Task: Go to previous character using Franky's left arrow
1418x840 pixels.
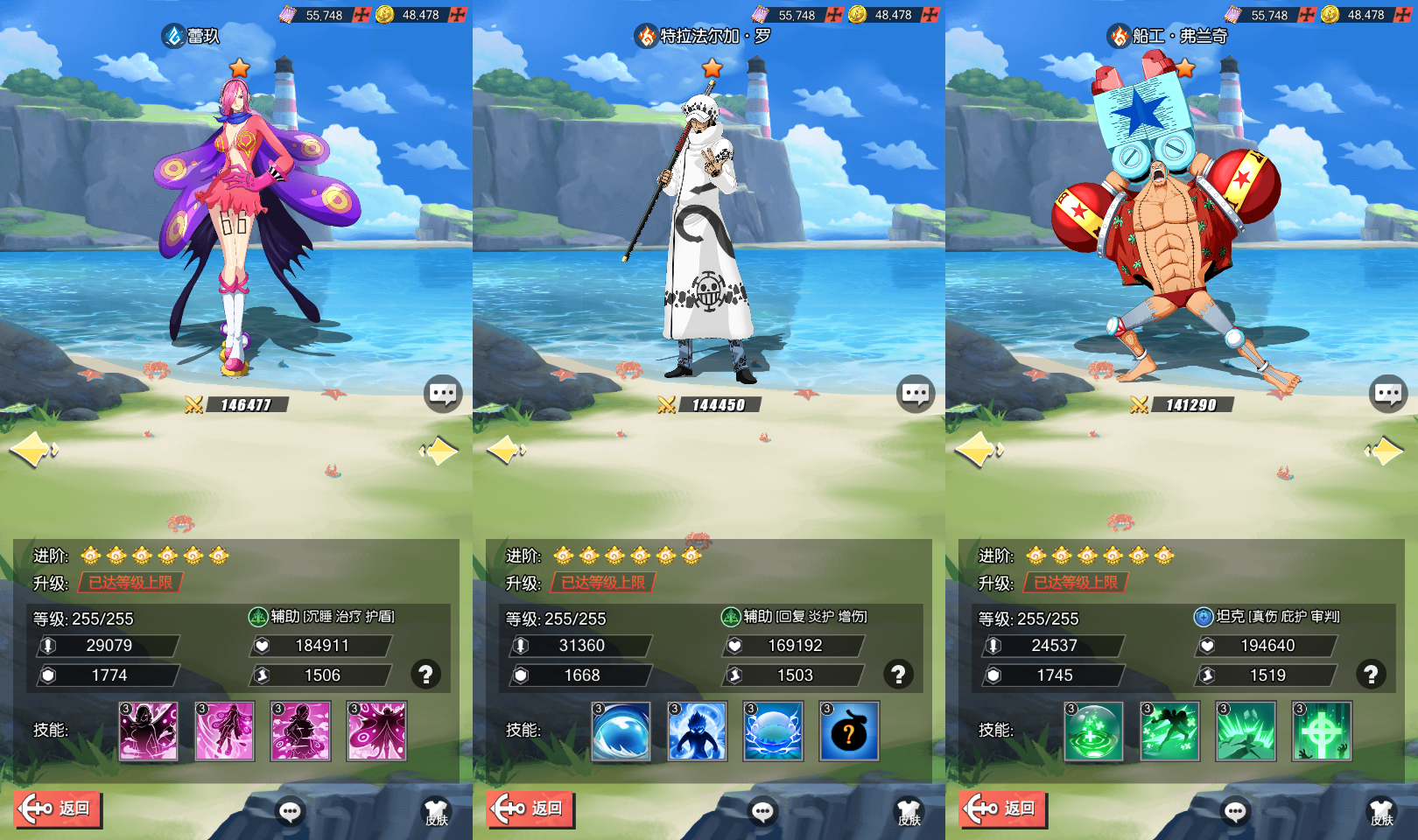Action: pyautogui.click(x=978, y=451)
